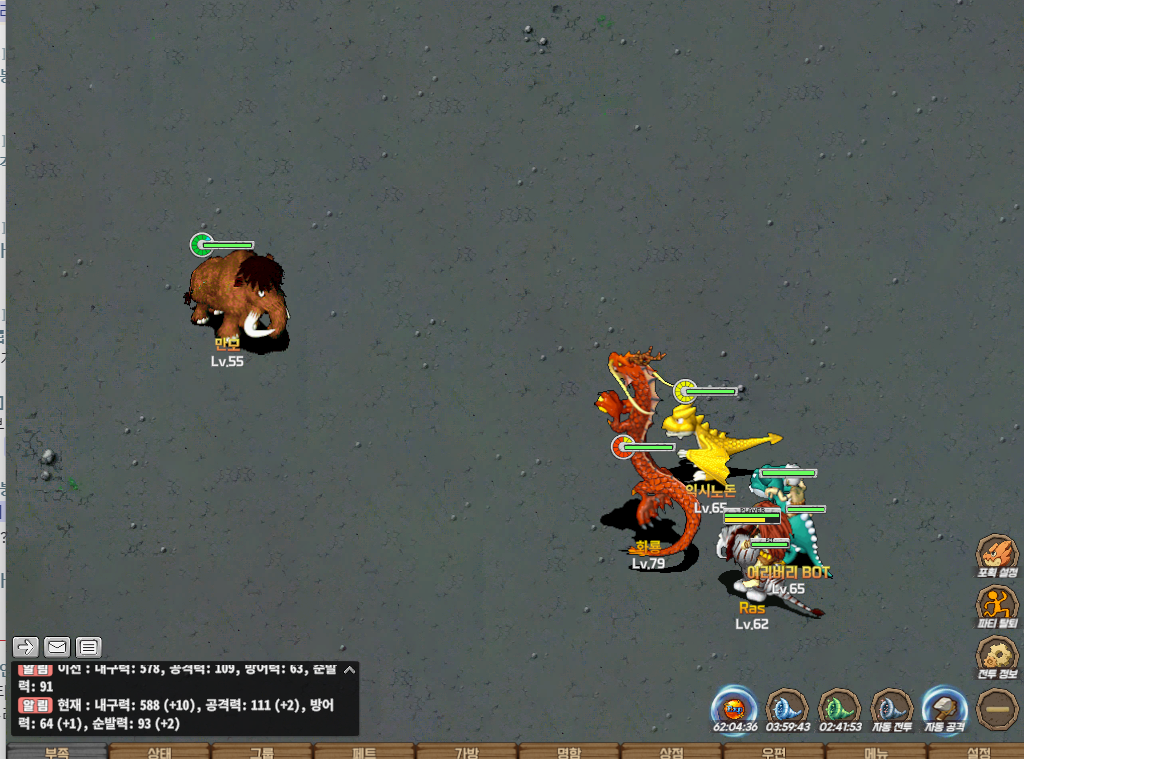The width and height of the screenshot is (1152, 759).
Task: Open the 상점 shop tab
Action: coord(671,752)
